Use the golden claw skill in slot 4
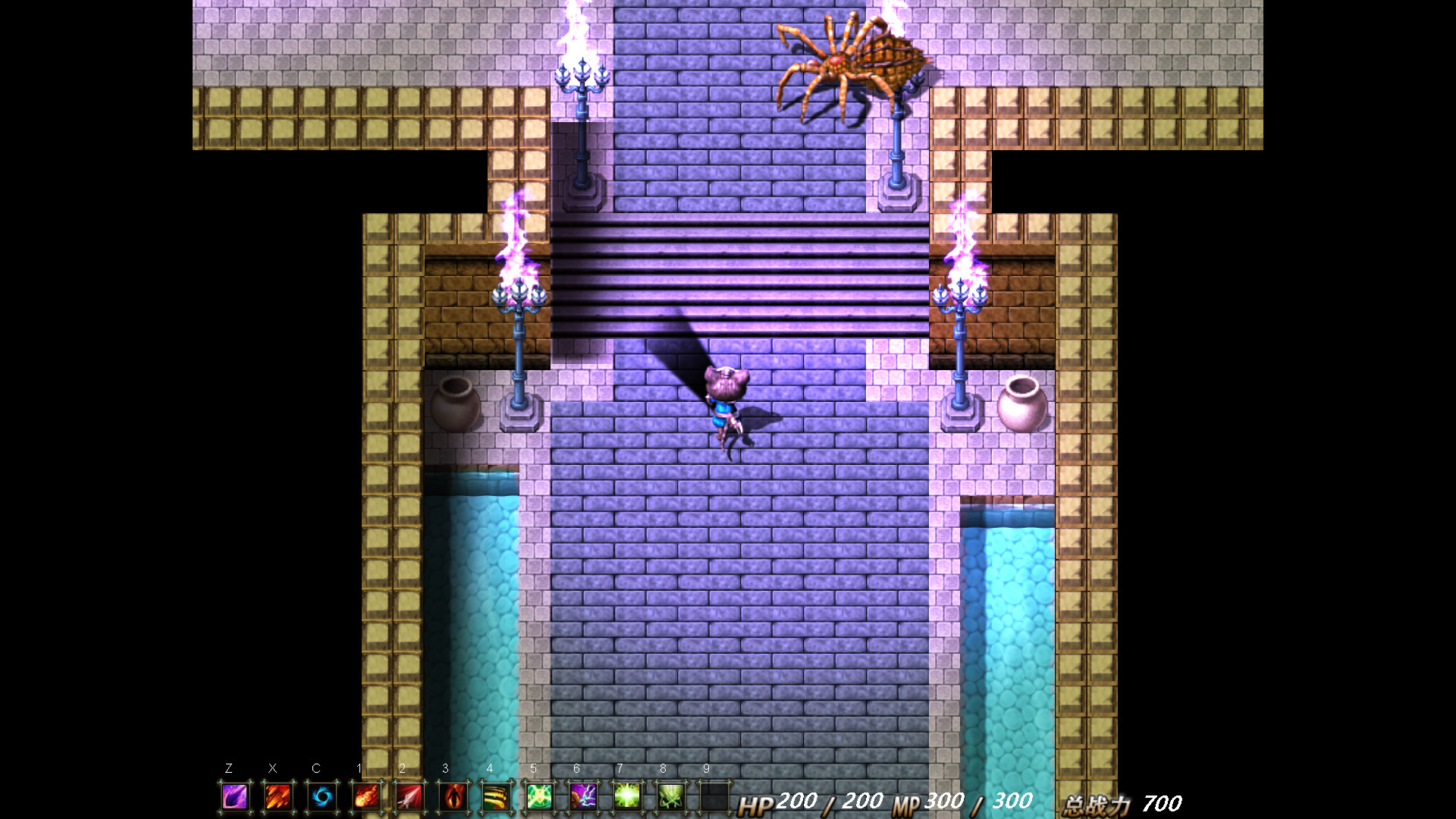 click(497, 797)
